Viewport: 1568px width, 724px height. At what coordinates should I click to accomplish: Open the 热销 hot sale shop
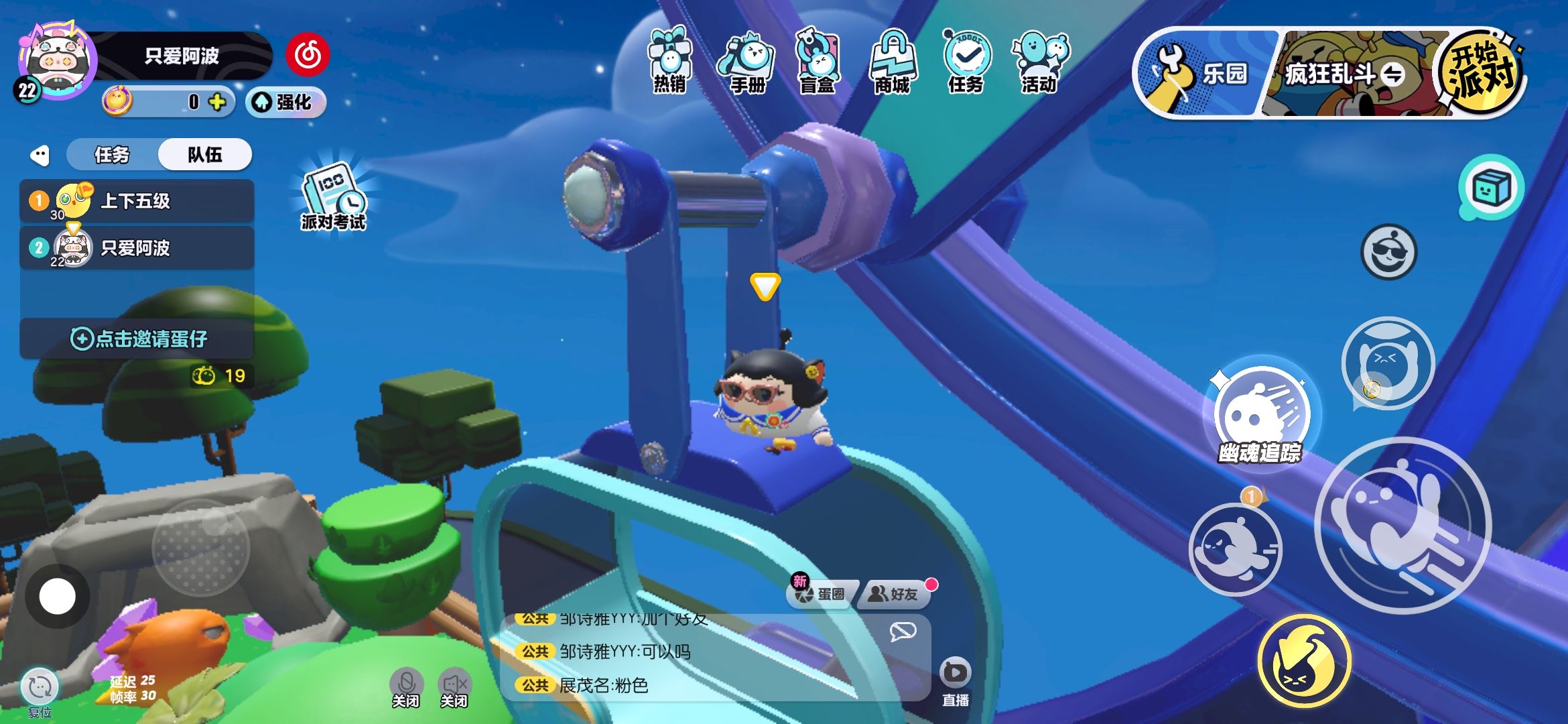[669, 62]
